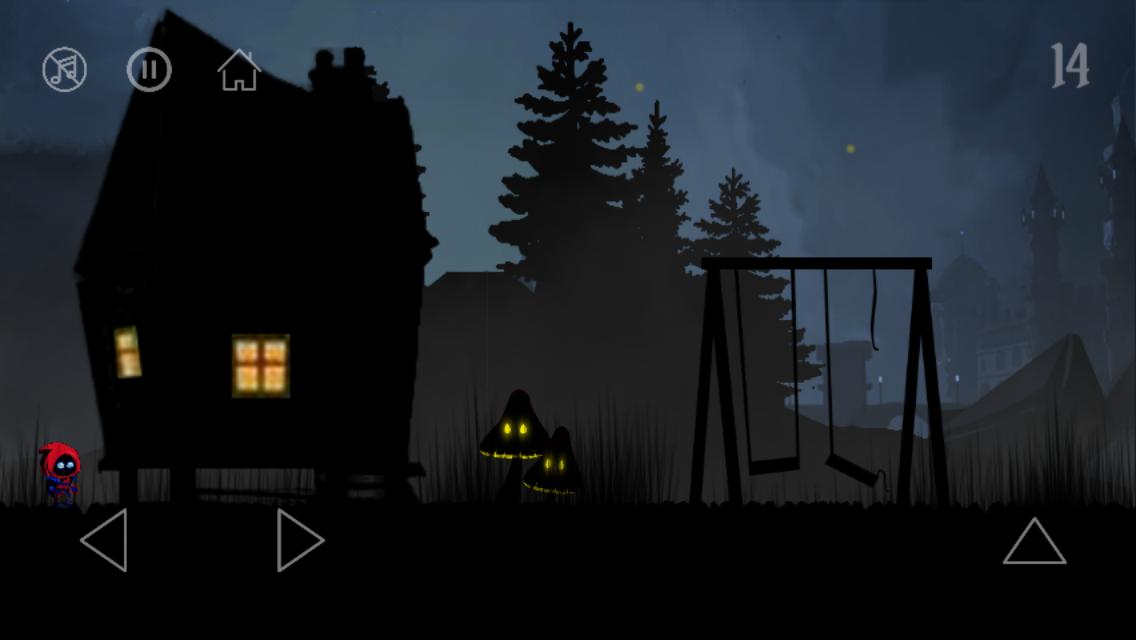The width and height of the screenshot is (1136, 640).
Task: Return to the home menu
Action: point(239,70)
